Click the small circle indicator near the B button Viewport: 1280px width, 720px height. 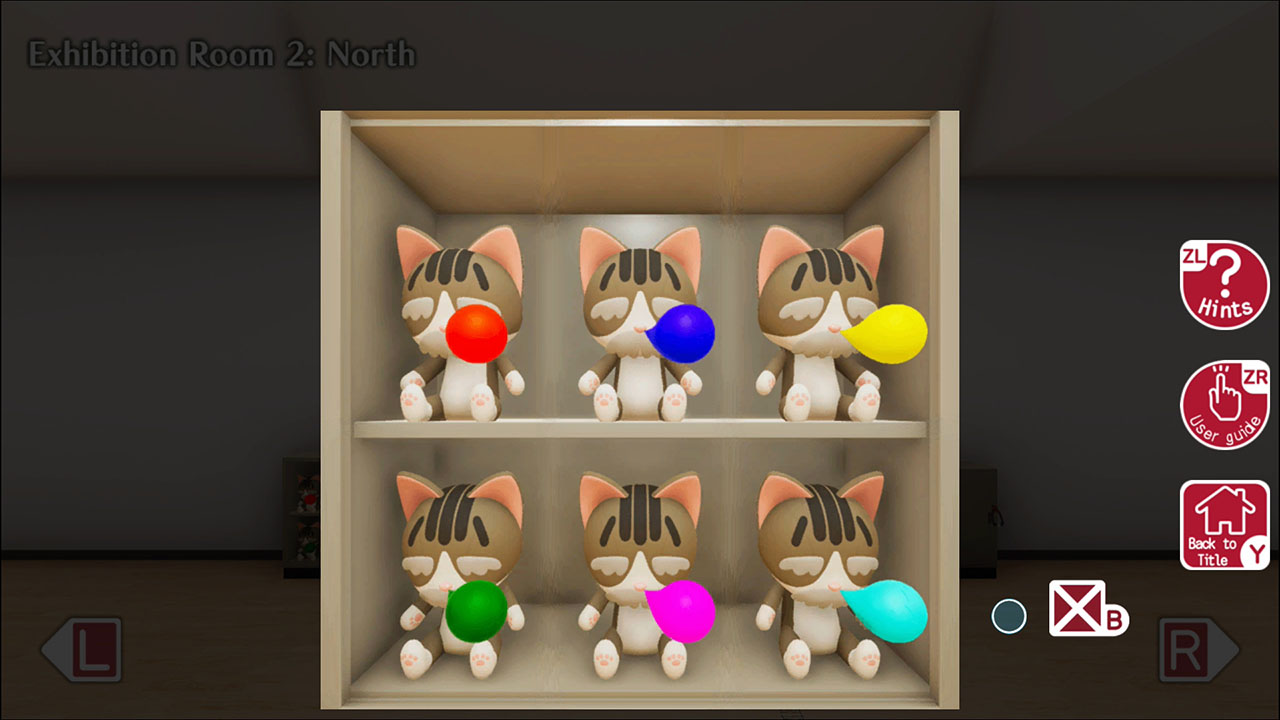point(1010,617)
